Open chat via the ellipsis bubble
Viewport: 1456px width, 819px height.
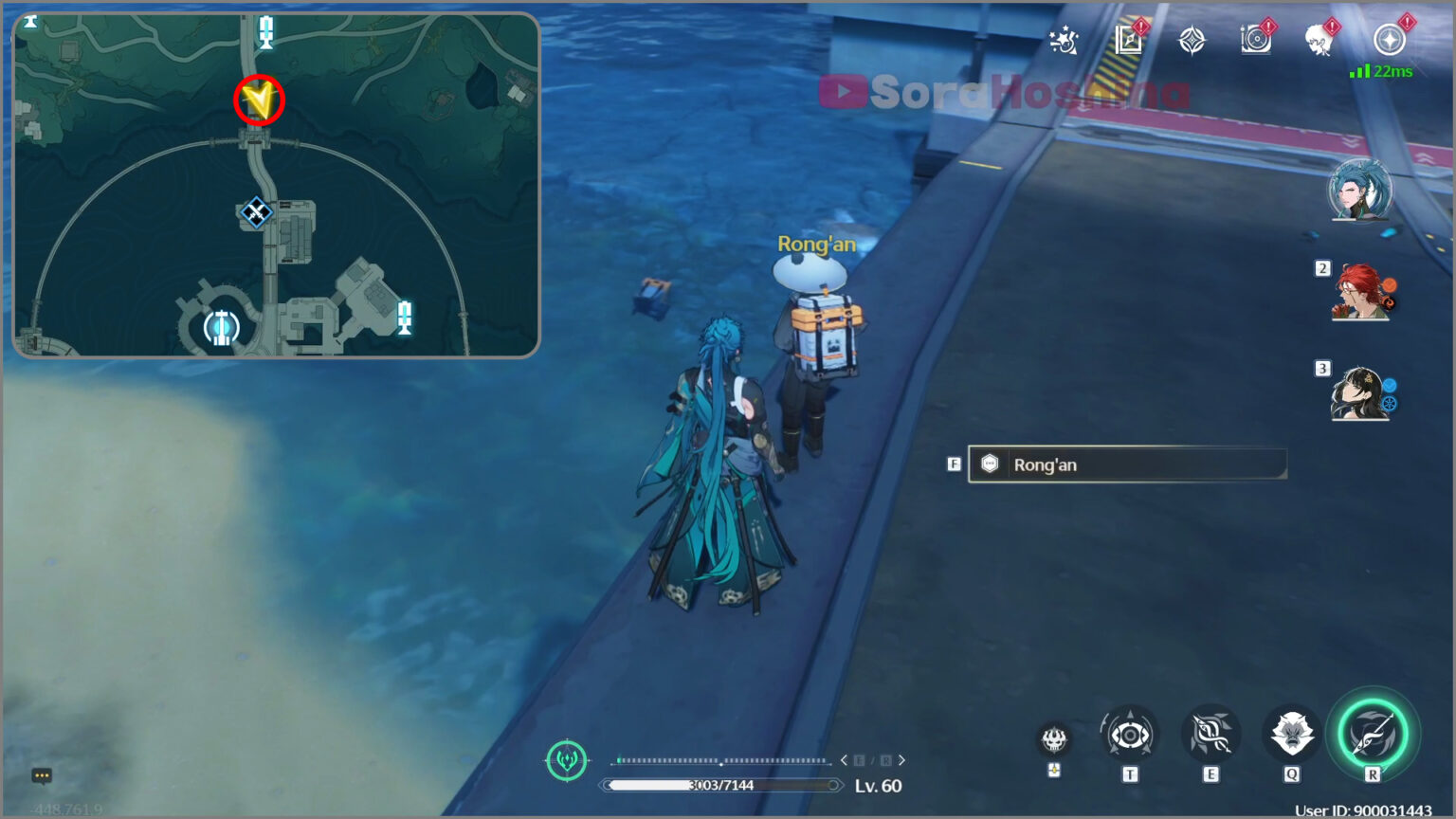42,775
